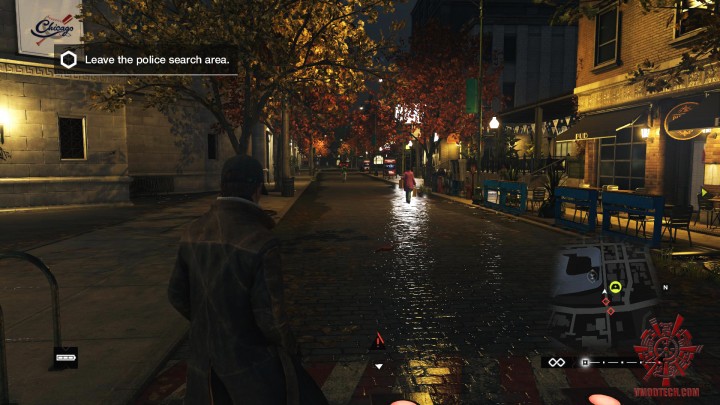Select the yellow car marker on the minimap

coord(615,288)
